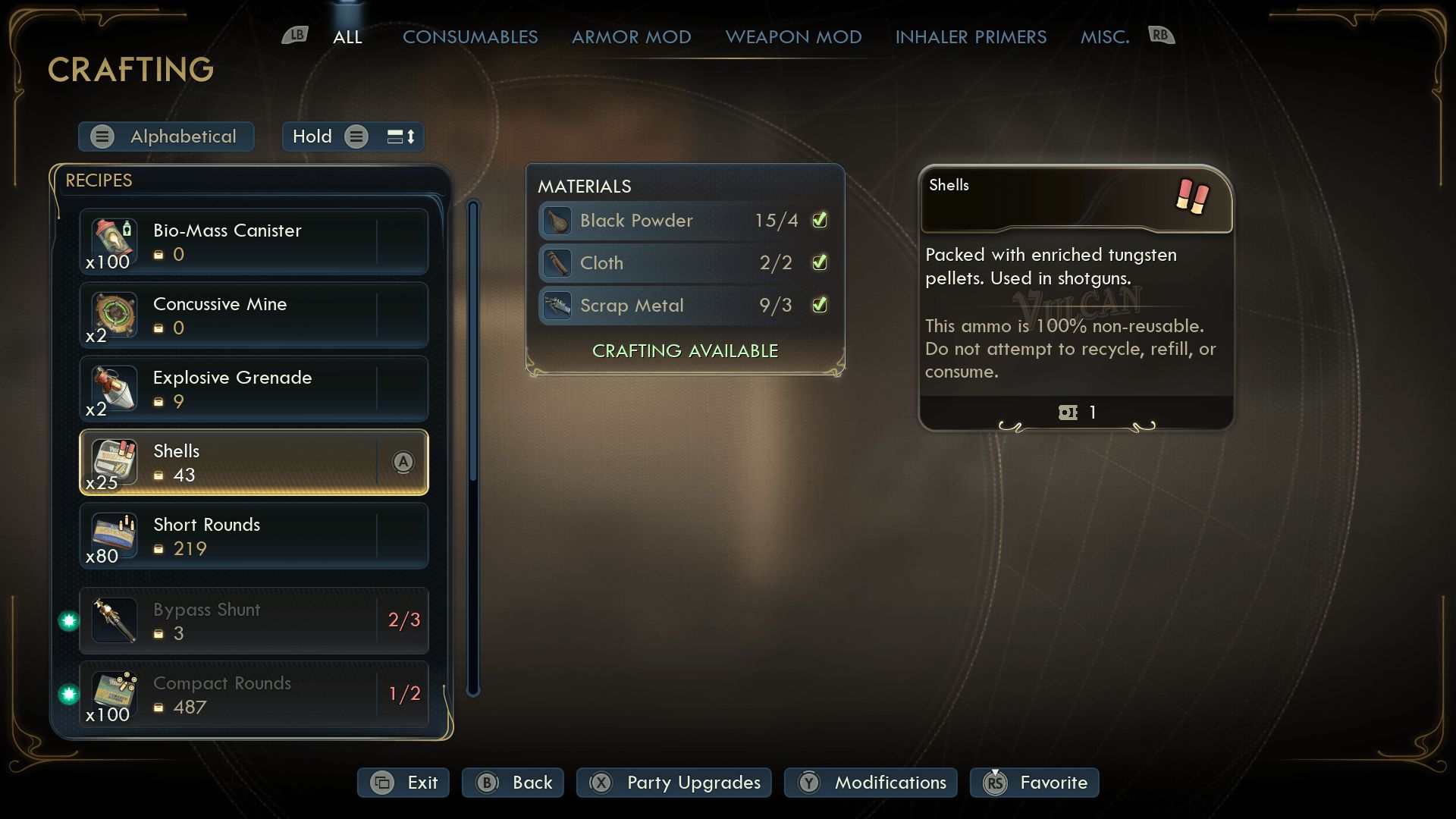The width and height of the screenshot is (1456, 819).
Task: Open the Misc. tab
Action: [x=1104, y=36]
